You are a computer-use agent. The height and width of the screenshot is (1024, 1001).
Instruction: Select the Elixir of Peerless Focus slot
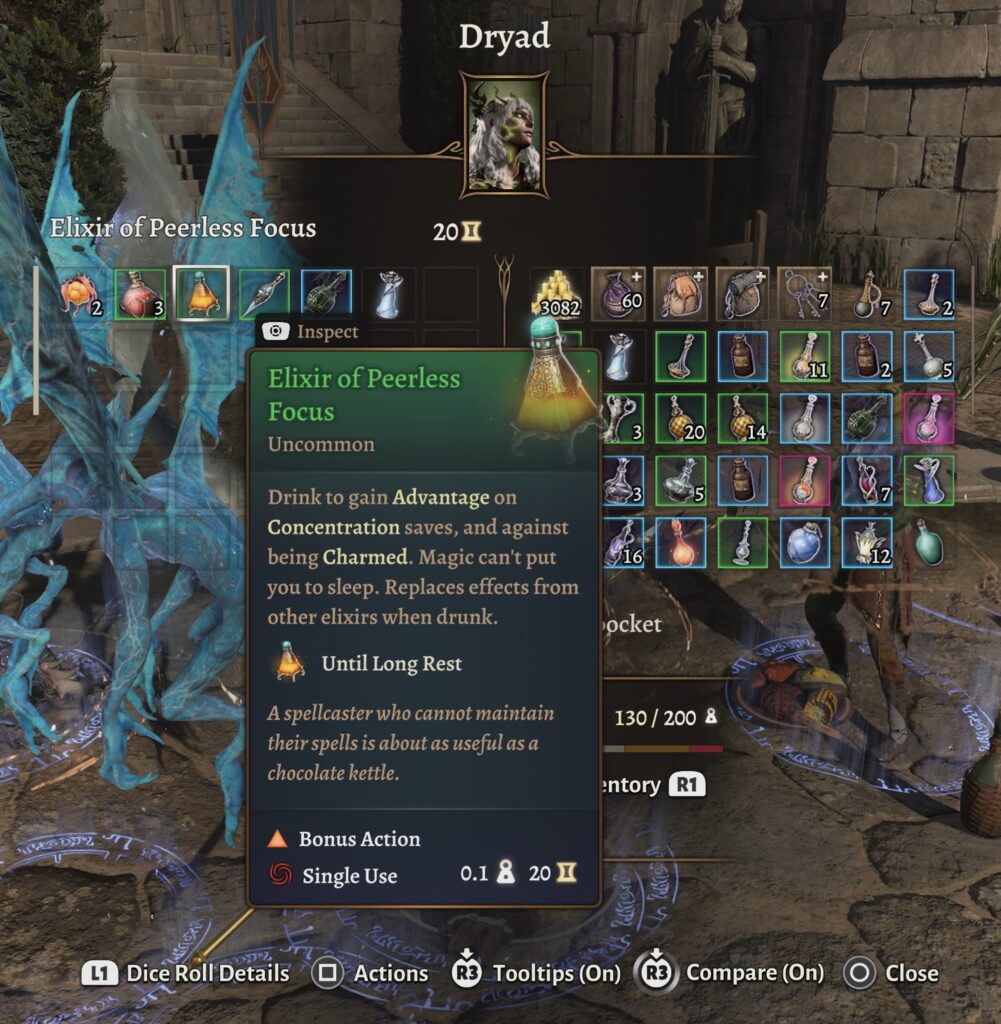click(x=201, y=292)
